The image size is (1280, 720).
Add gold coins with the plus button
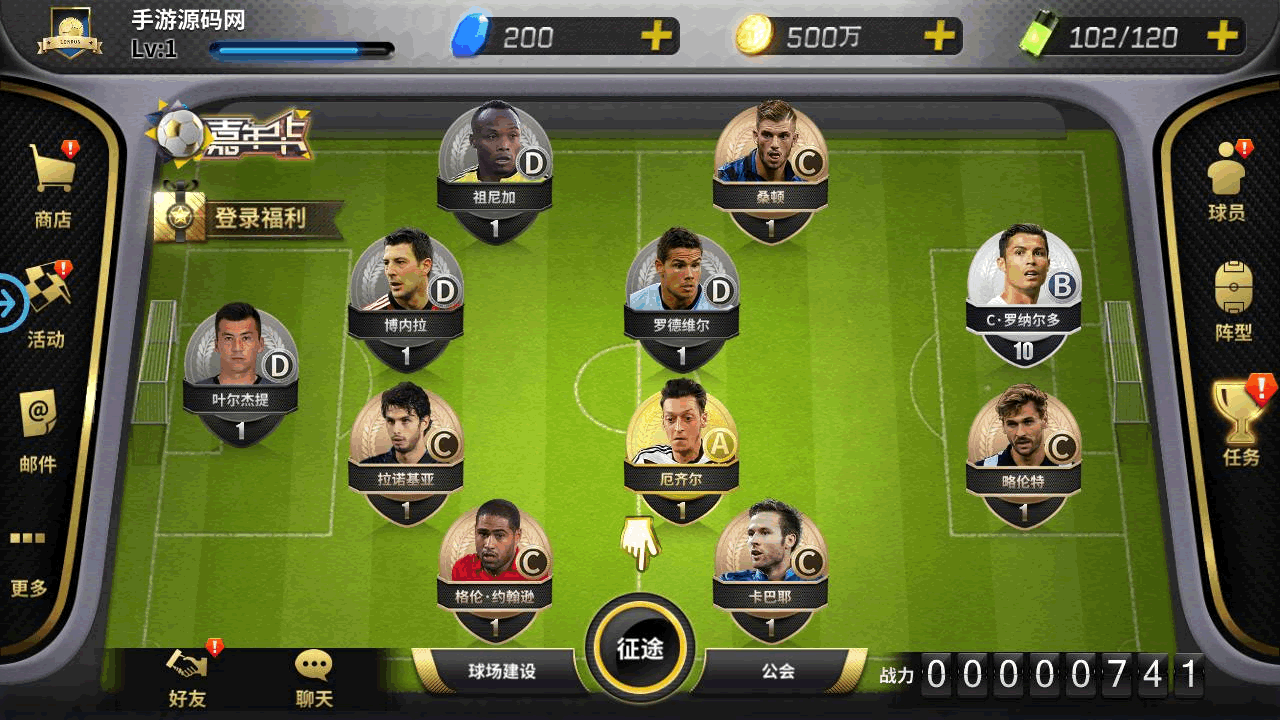[x=939, y=37]
